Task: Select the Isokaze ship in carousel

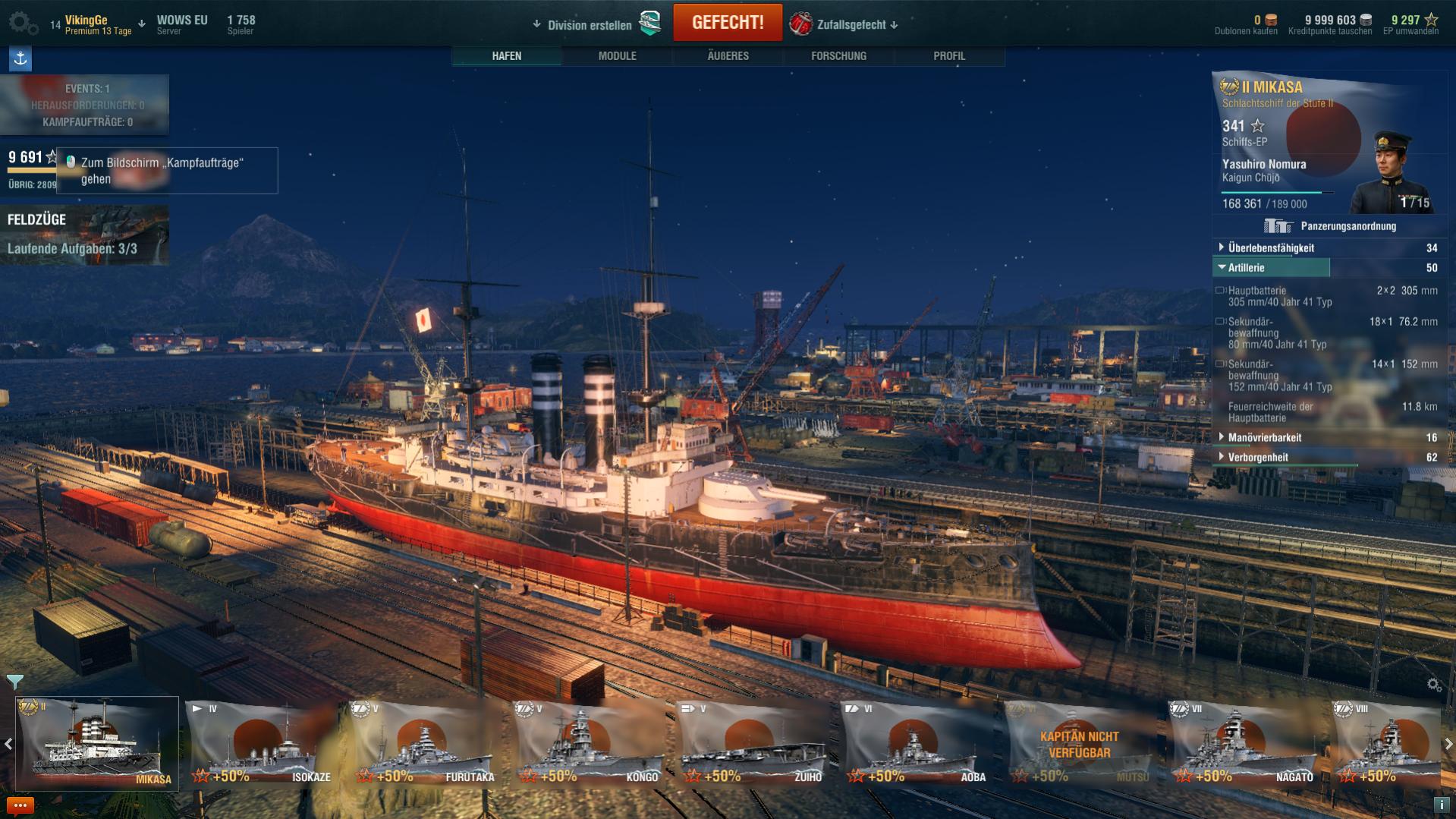Action: tap(262, 744)
